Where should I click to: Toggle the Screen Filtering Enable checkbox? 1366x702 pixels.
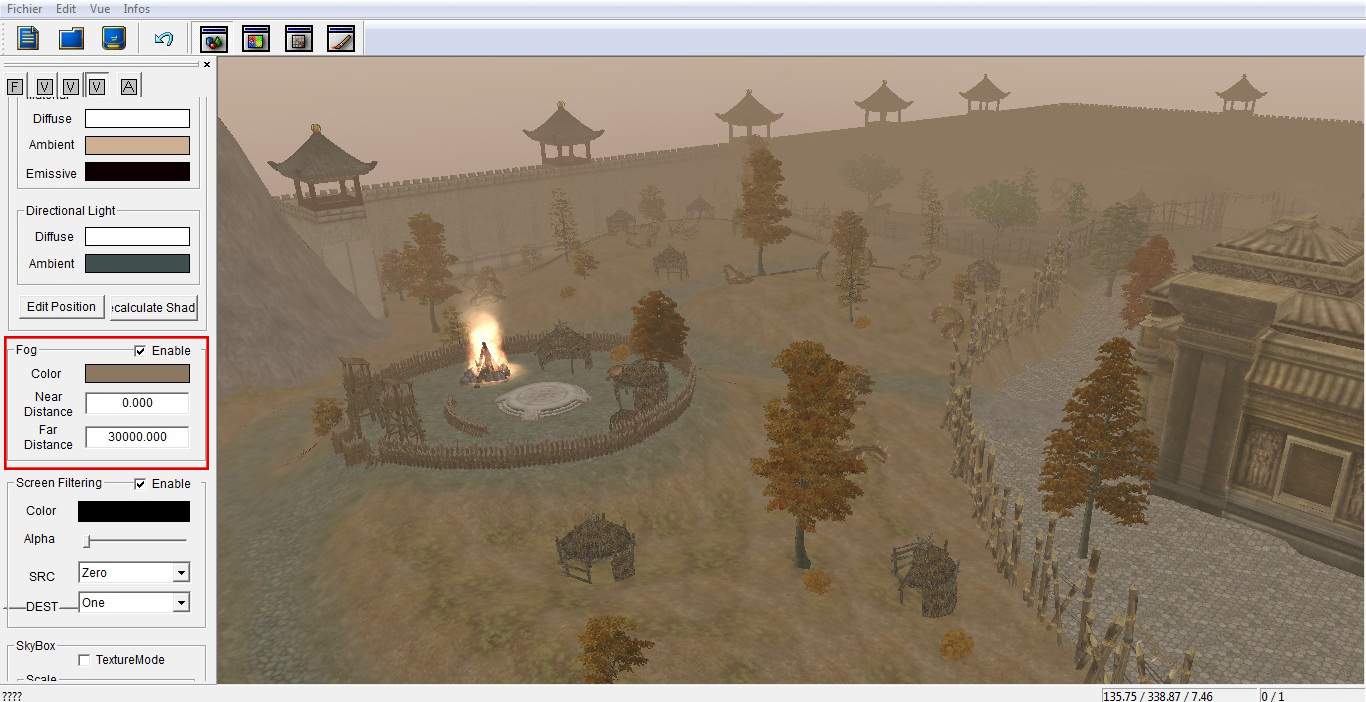[x=141, y=484]
